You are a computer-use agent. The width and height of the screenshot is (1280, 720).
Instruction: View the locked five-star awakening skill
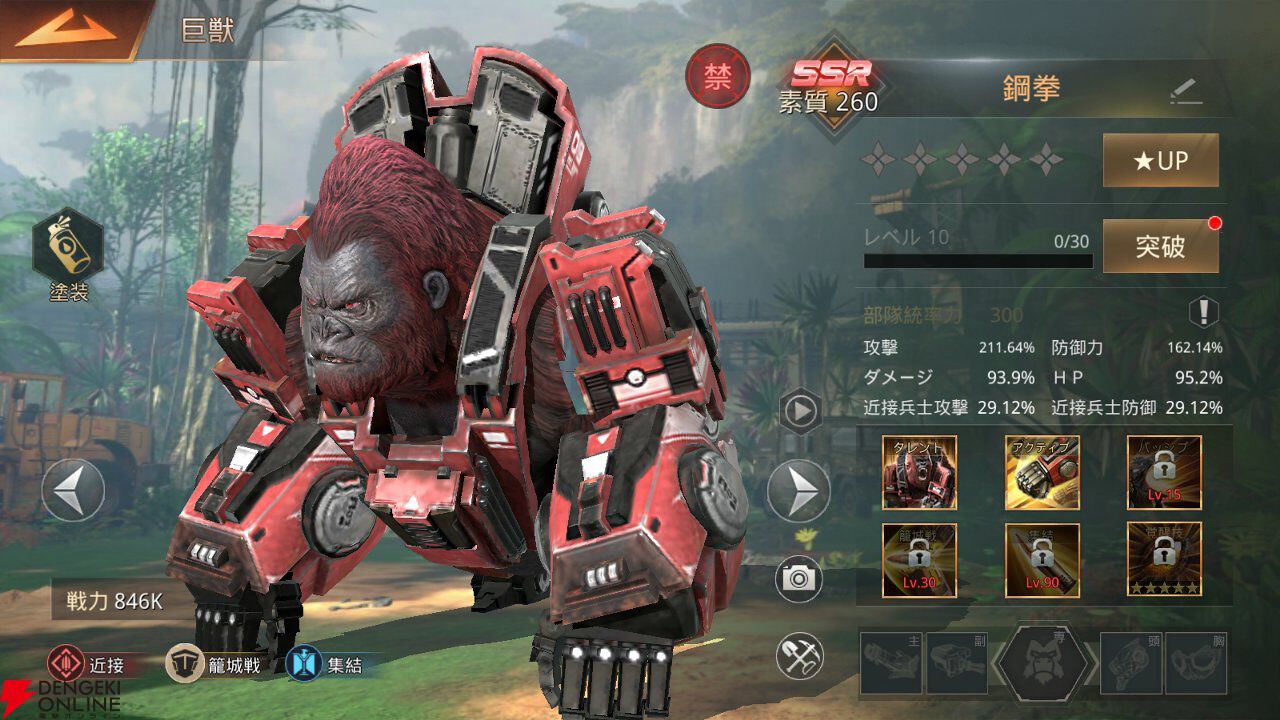[x=1164, y=560]
